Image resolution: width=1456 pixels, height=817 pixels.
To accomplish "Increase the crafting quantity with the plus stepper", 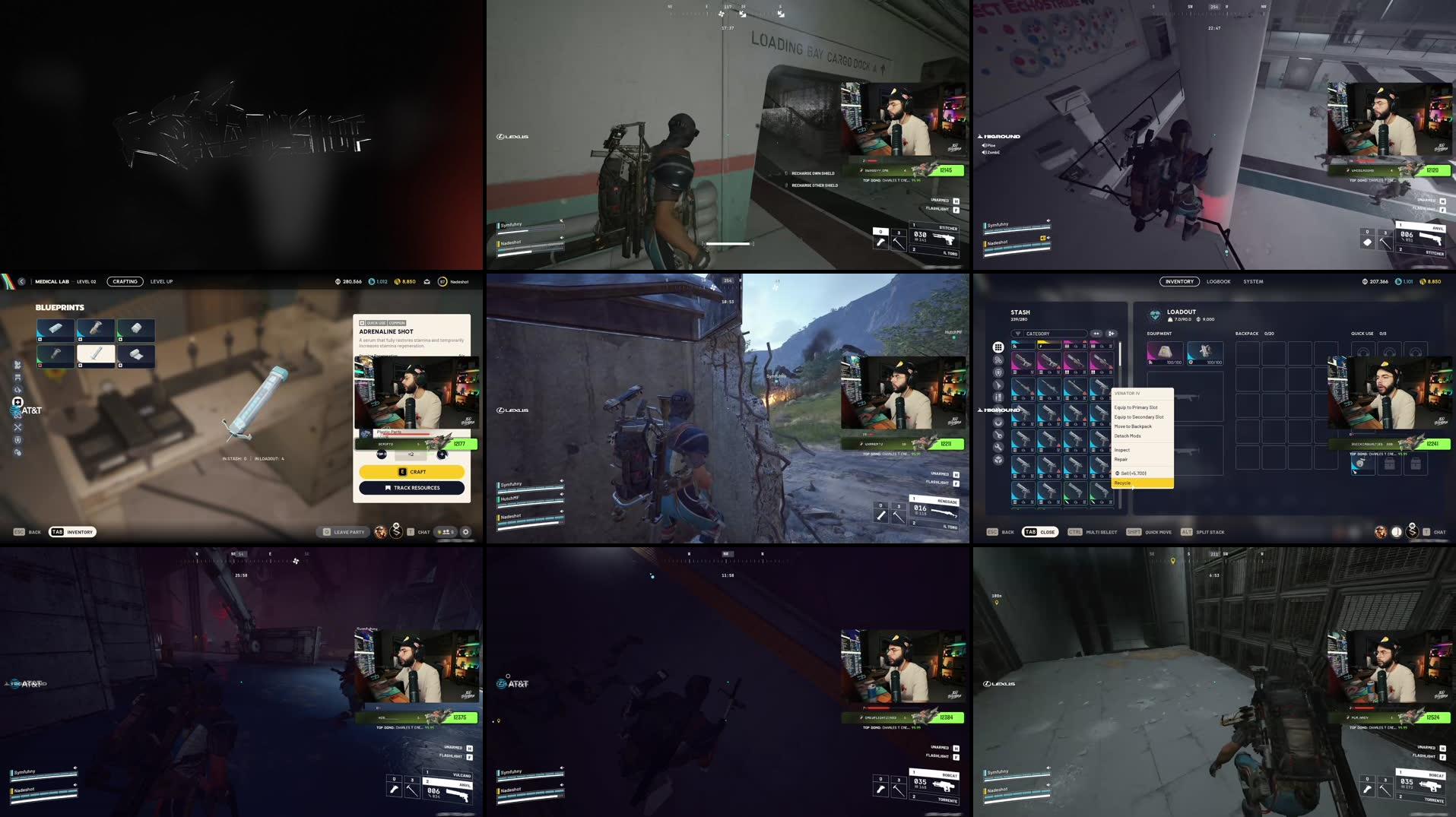I will pyautogui.click(x=442, y=454).
